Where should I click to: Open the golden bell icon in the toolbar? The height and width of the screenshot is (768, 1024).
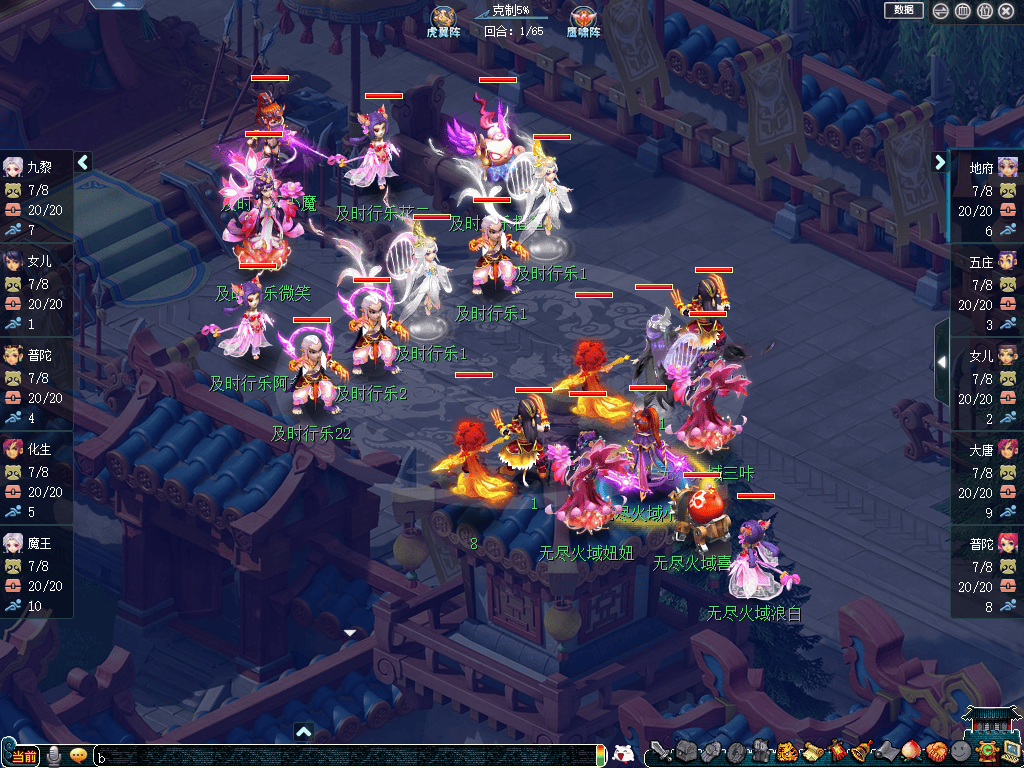[860, 752]
